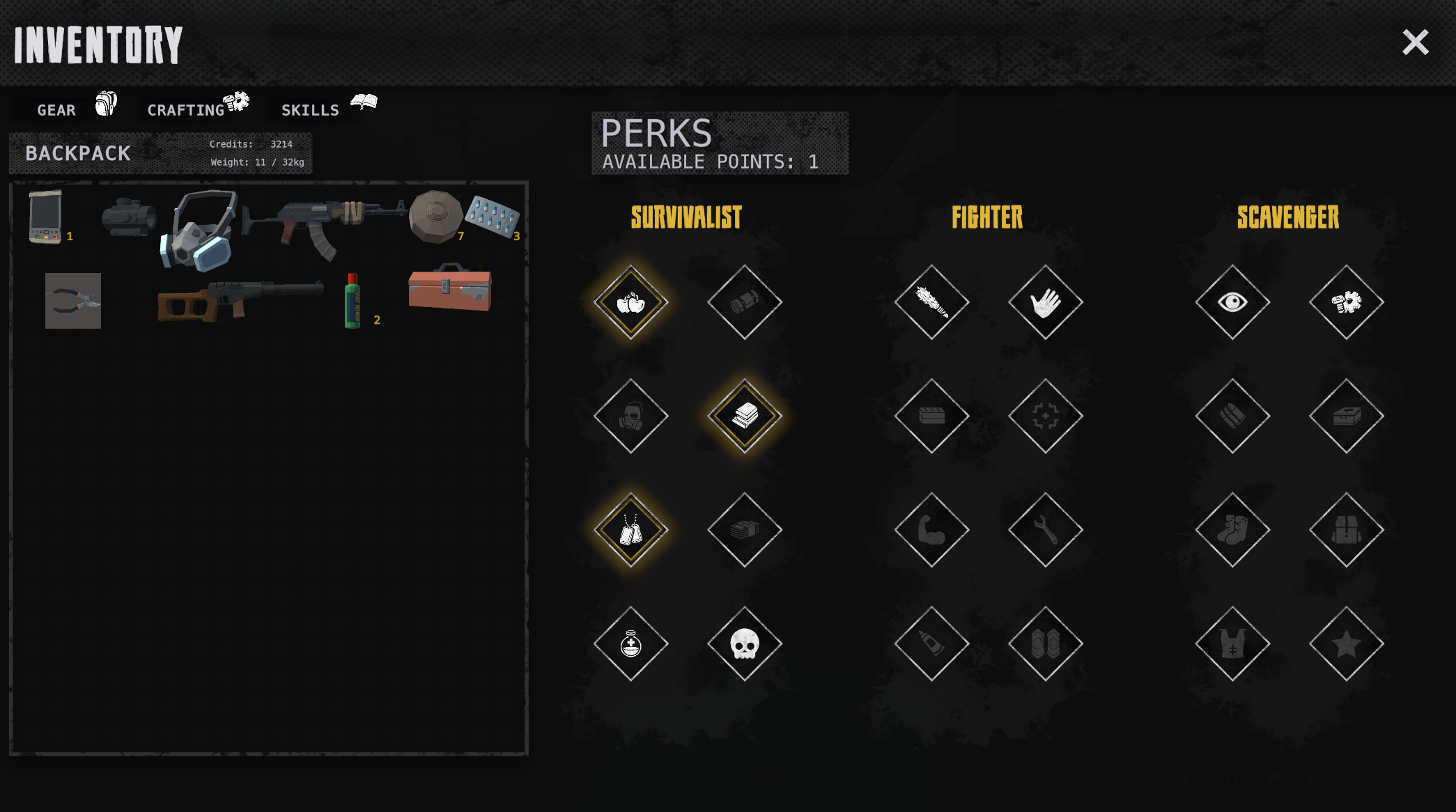Image resolution: width=1456 pixels, height=812 pixels.
Task: Select the blister pack of pills
Action: 492,216
